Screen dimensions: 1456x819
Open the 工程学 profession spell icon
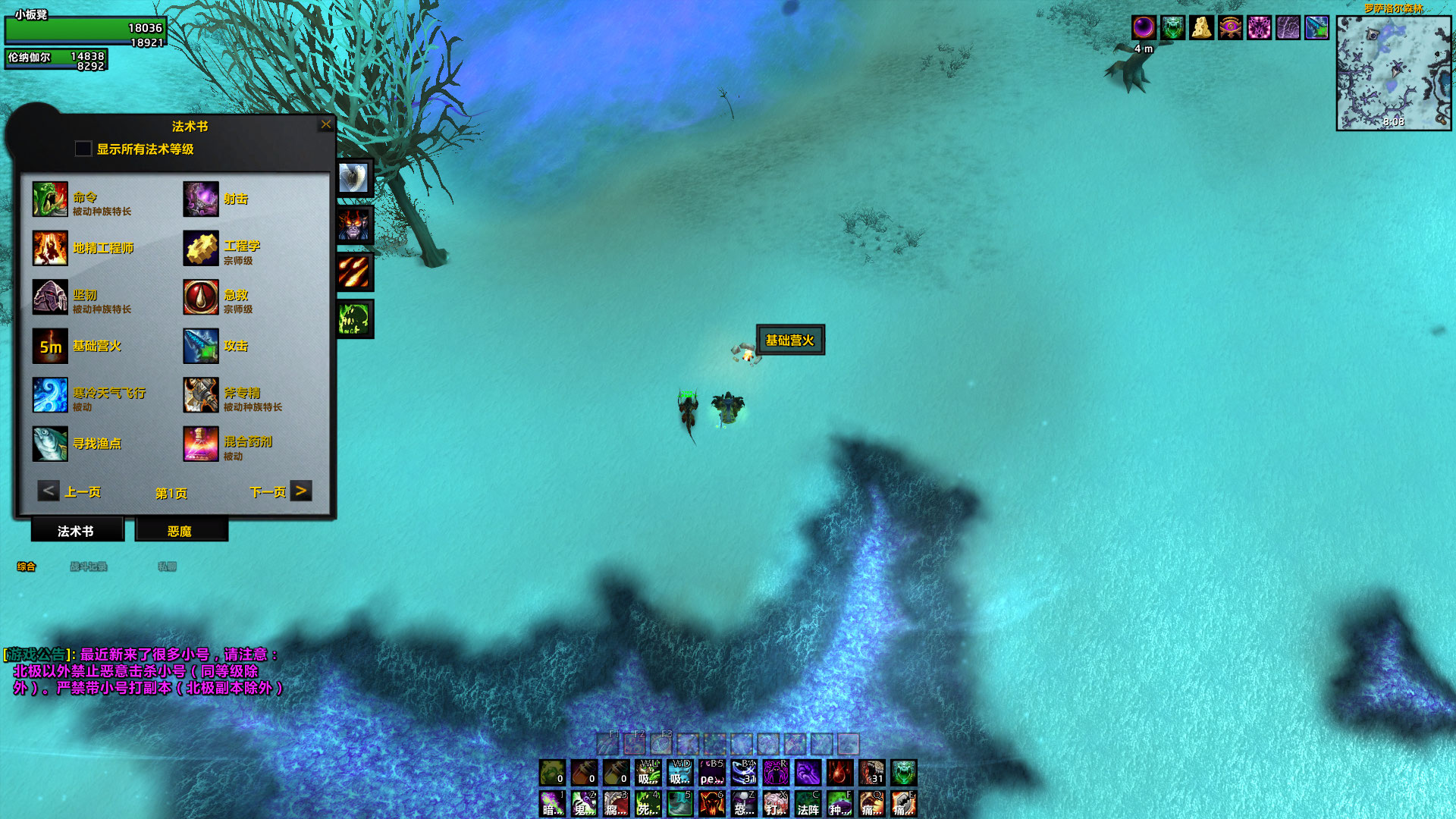200,249
